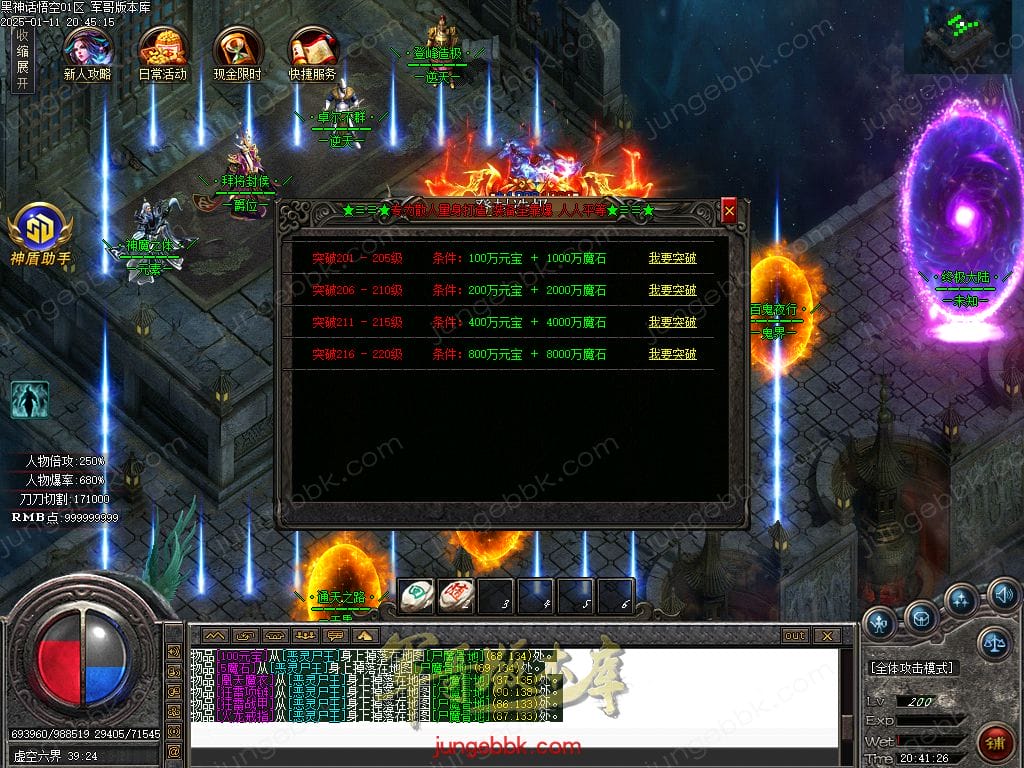Click the balance scales round button
Screen dimensions: 1024x768
[993, 643]
